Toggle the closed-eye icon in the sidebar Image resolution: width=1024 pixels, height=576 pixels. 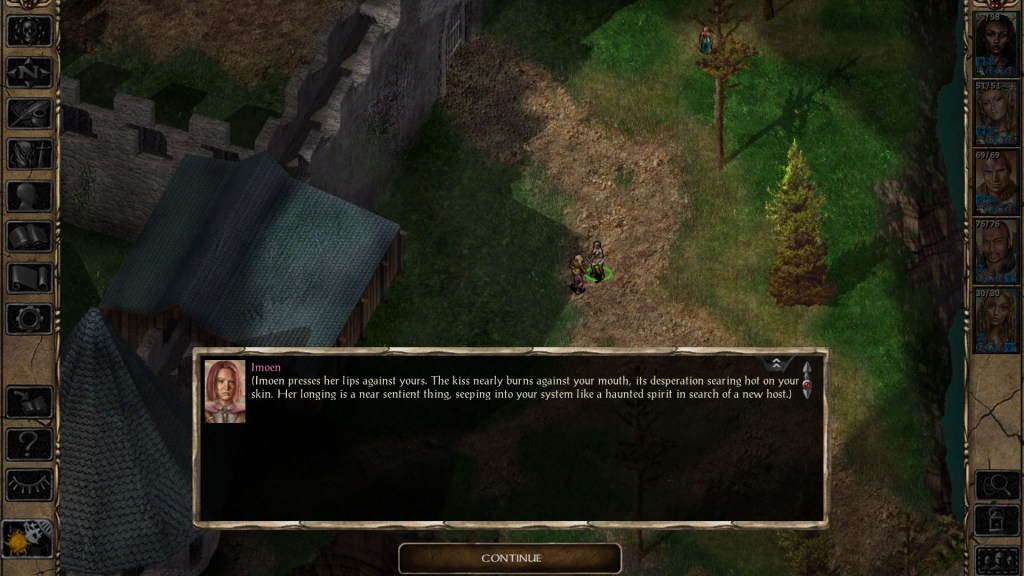coord(29,484)
